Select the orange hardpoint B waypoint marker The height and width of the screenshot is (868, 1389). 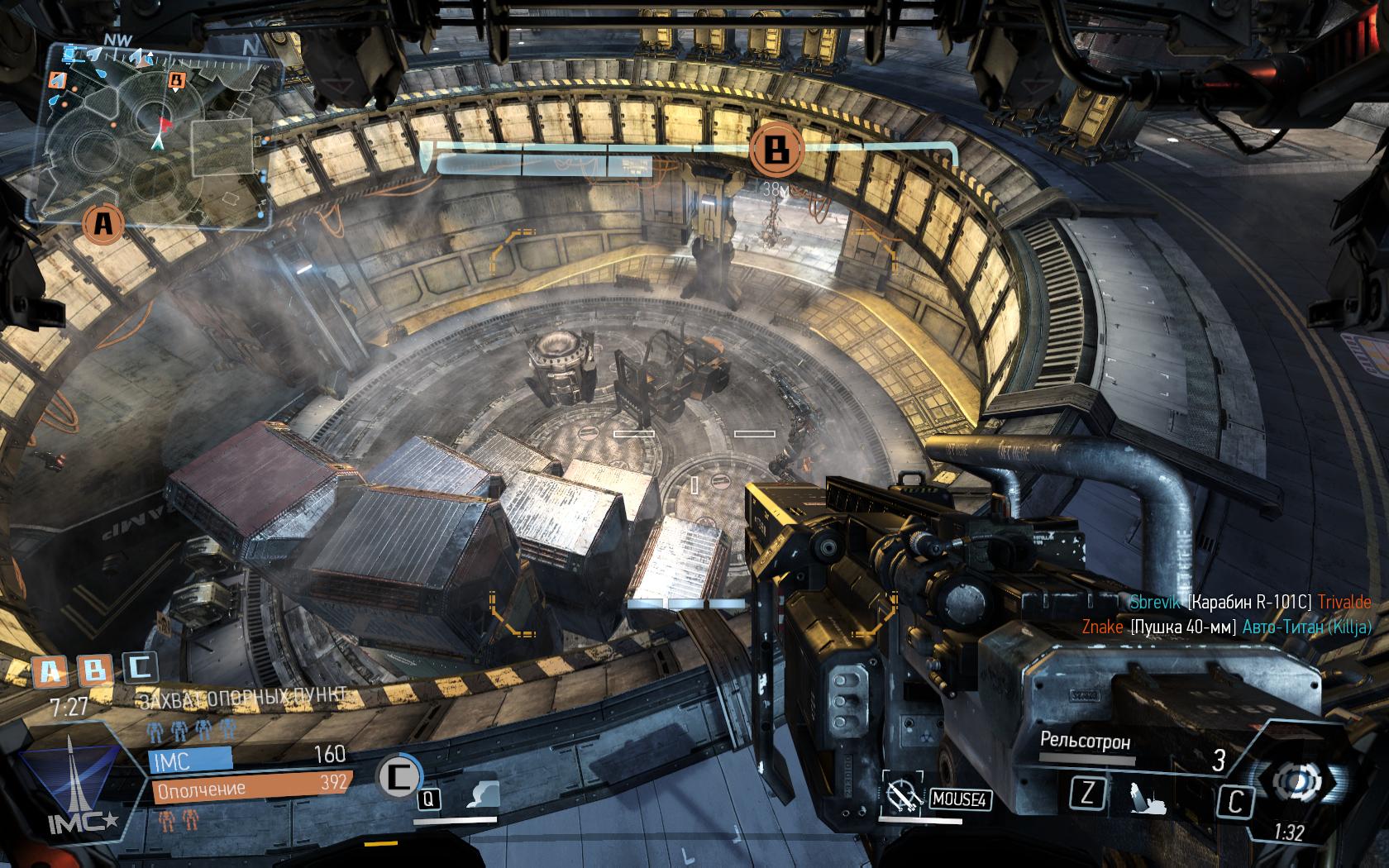tap(776, 150)
